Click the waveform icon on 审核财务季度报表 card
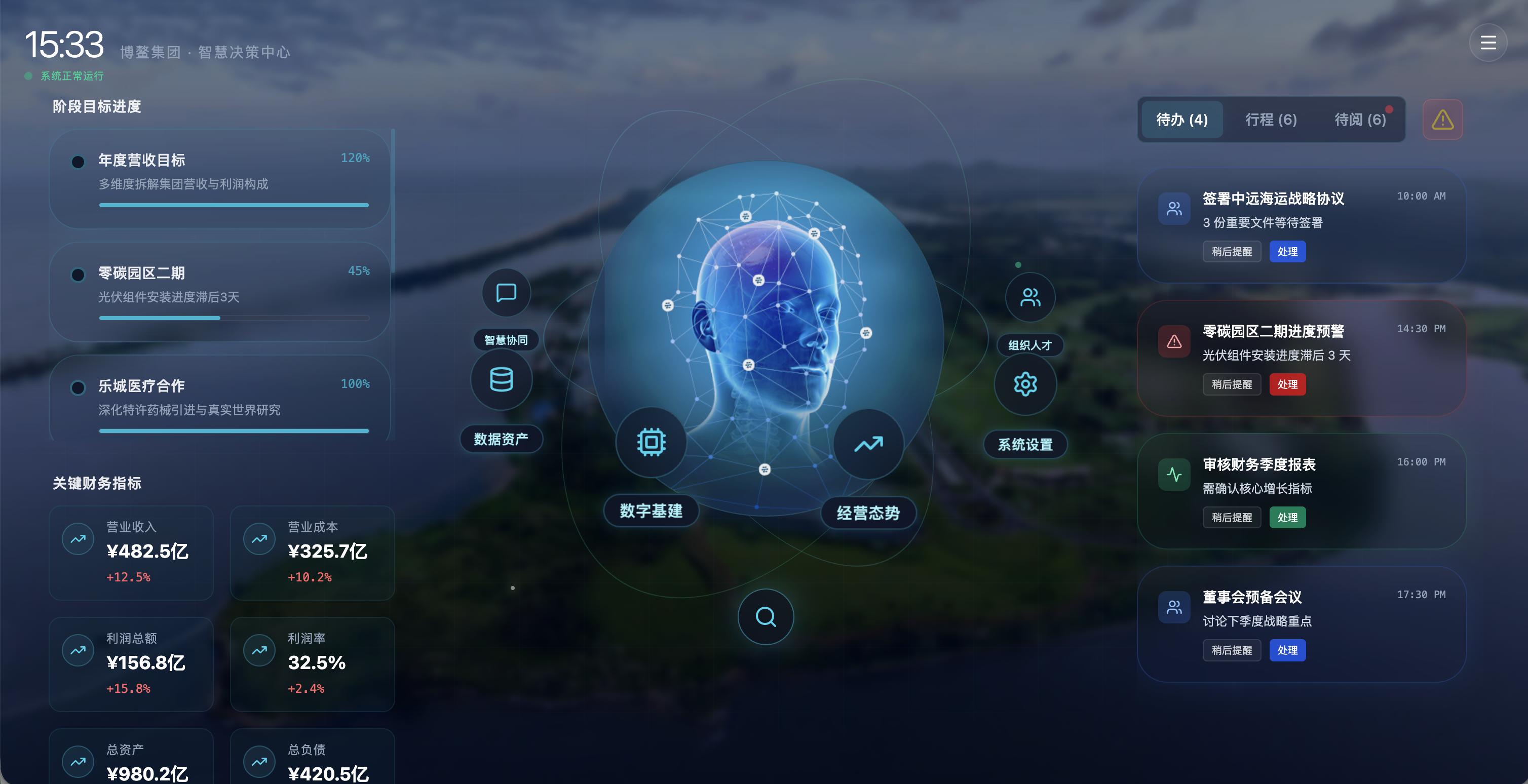 [1174, 474]
